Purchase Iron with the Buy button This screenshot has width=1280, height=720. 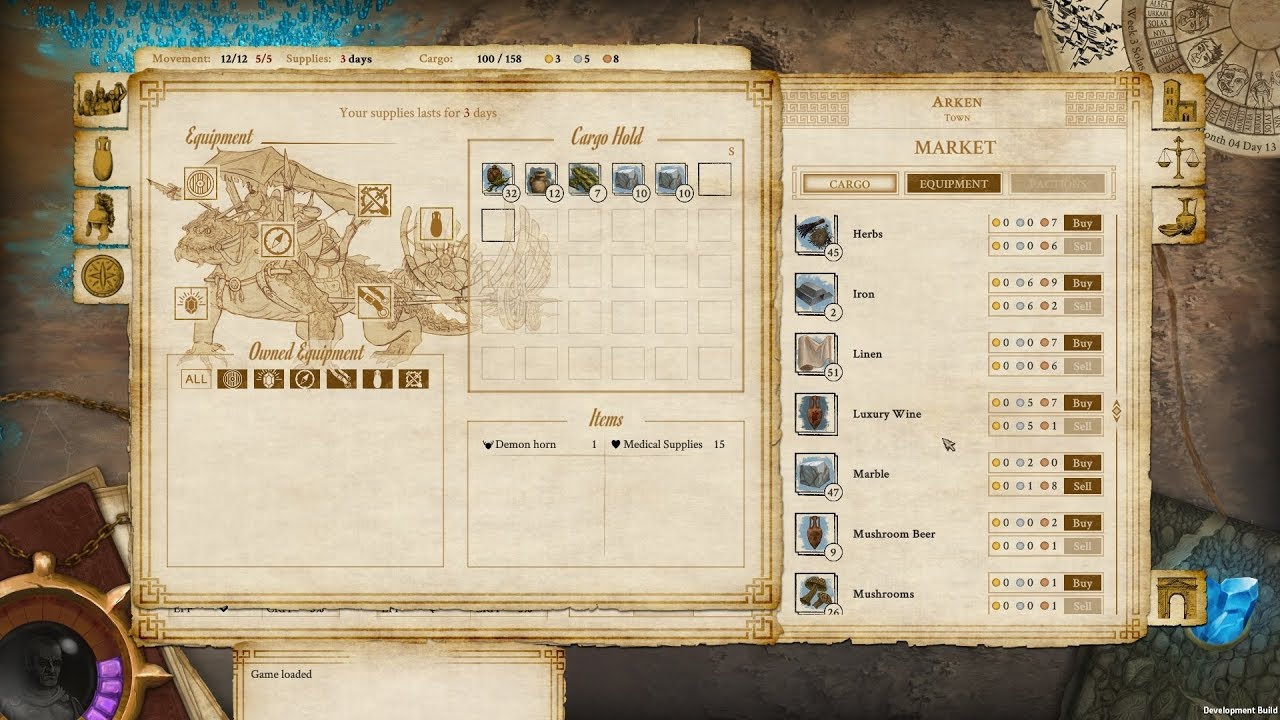pos(1082,283)
